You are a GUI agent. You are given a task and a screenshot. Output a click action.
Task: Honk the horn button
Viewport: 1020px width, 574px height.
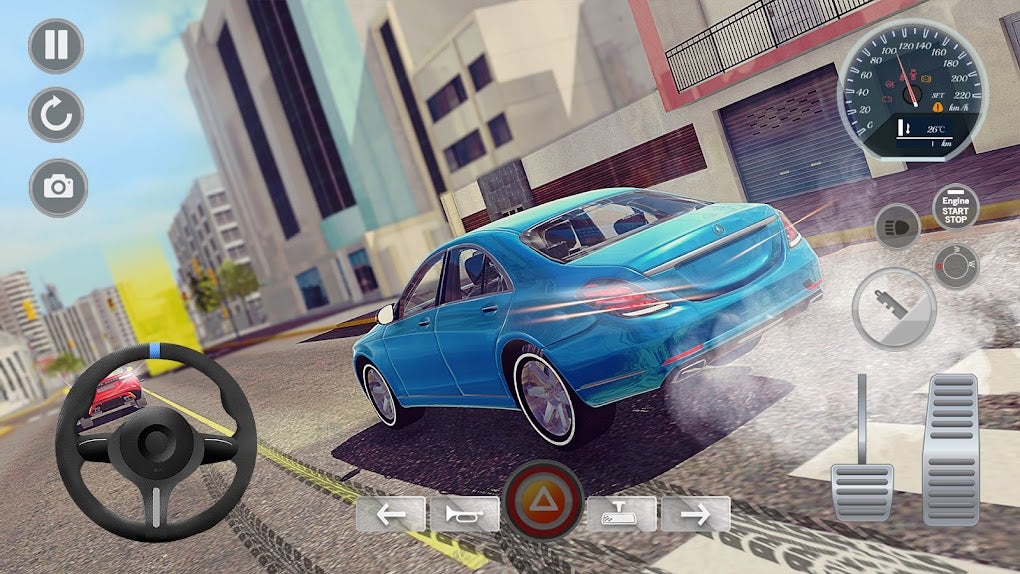pos(465,514)
